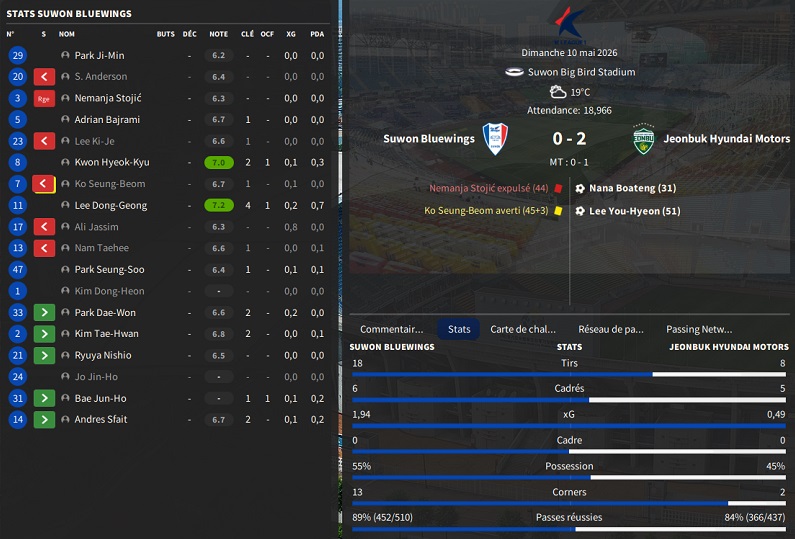Screen dimensions: 795x539
Task: Open Park Seung-Soo's player entry
Action: point(109,270)
